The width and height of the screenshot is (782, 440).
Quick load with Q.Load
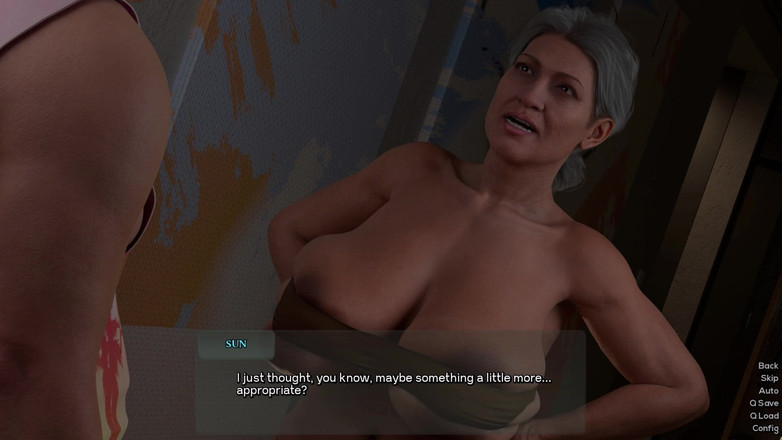pyautogui.click(x=764, y=416)
